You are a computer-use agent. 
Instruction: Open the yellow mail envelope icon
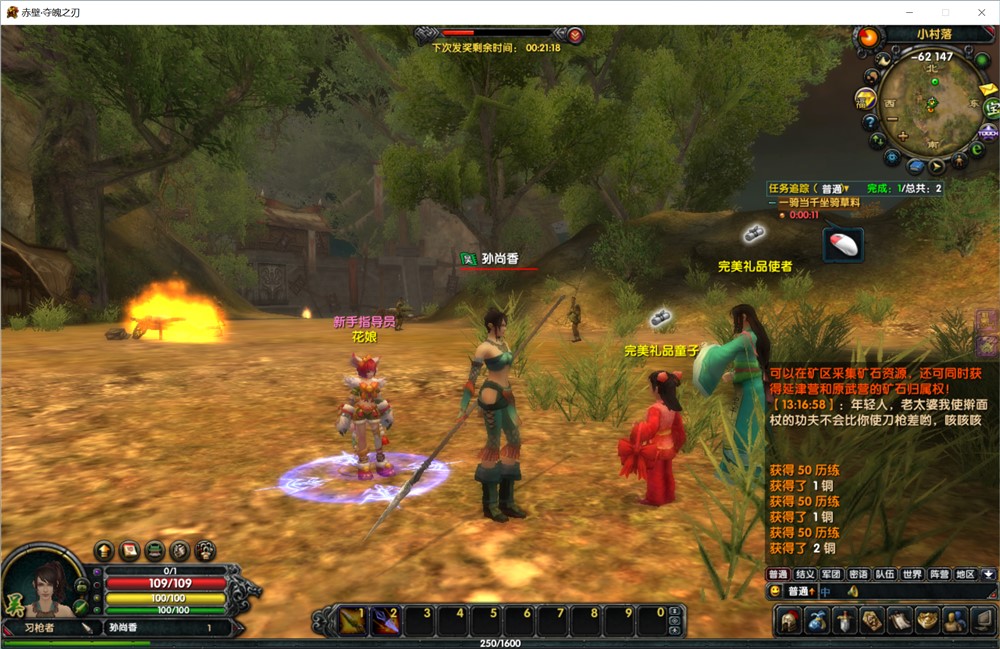tap(988, 88)
